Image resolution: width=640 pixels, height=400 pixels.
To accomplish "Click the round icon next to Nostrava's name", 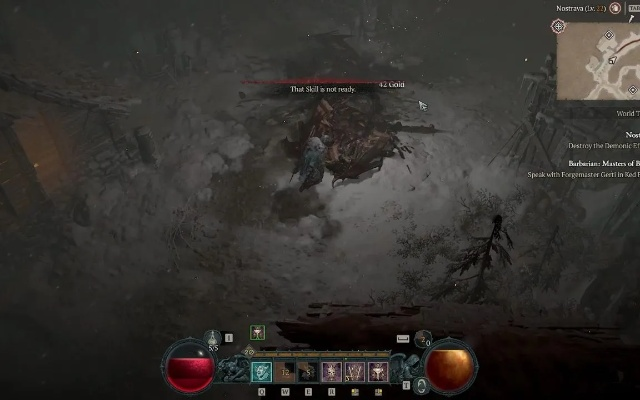I will pyautogui.click(x=616, y=8).
